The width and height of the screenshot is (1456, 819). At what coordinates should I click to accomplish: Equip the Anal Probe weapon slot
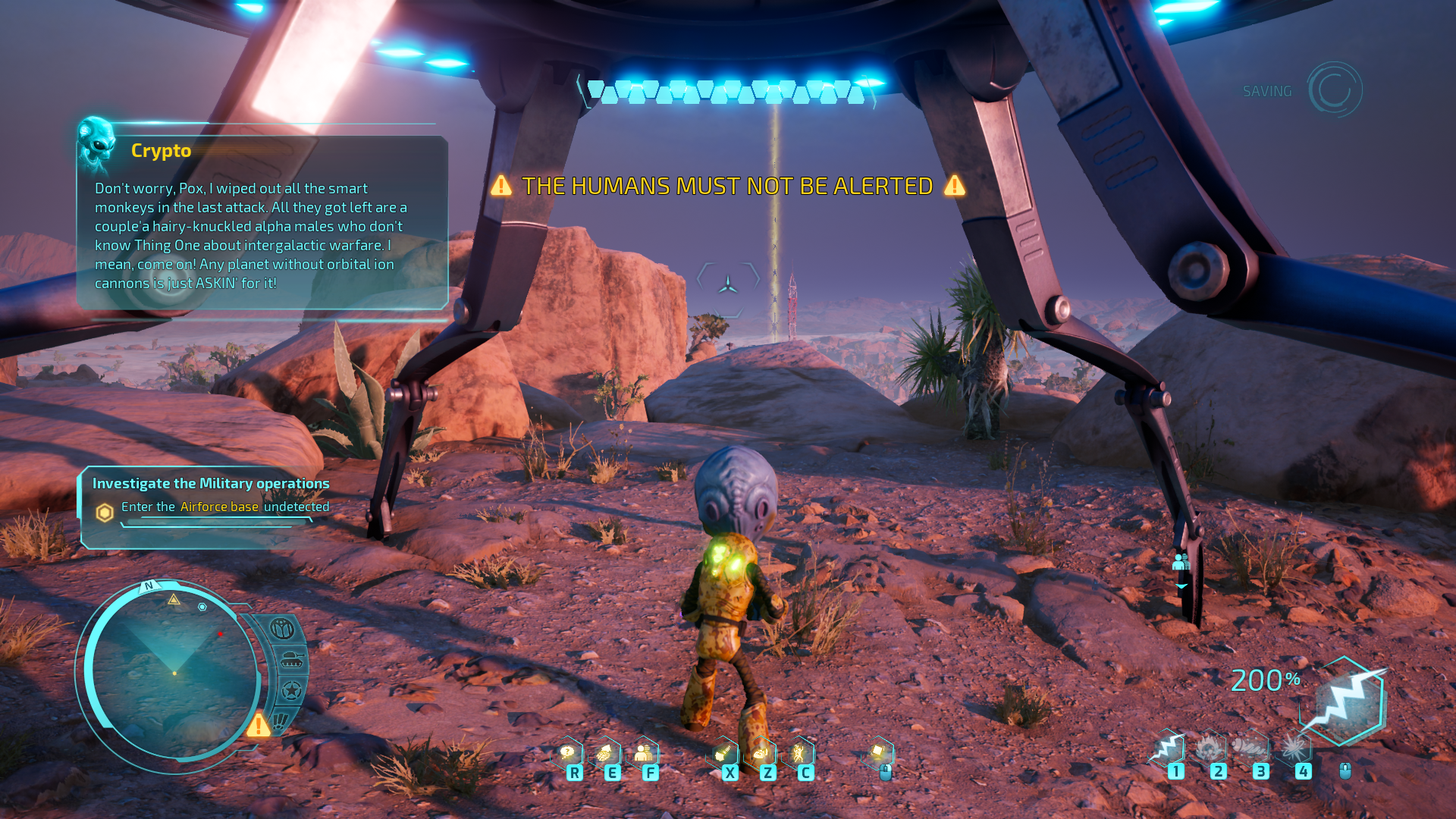pos(1251,749)
